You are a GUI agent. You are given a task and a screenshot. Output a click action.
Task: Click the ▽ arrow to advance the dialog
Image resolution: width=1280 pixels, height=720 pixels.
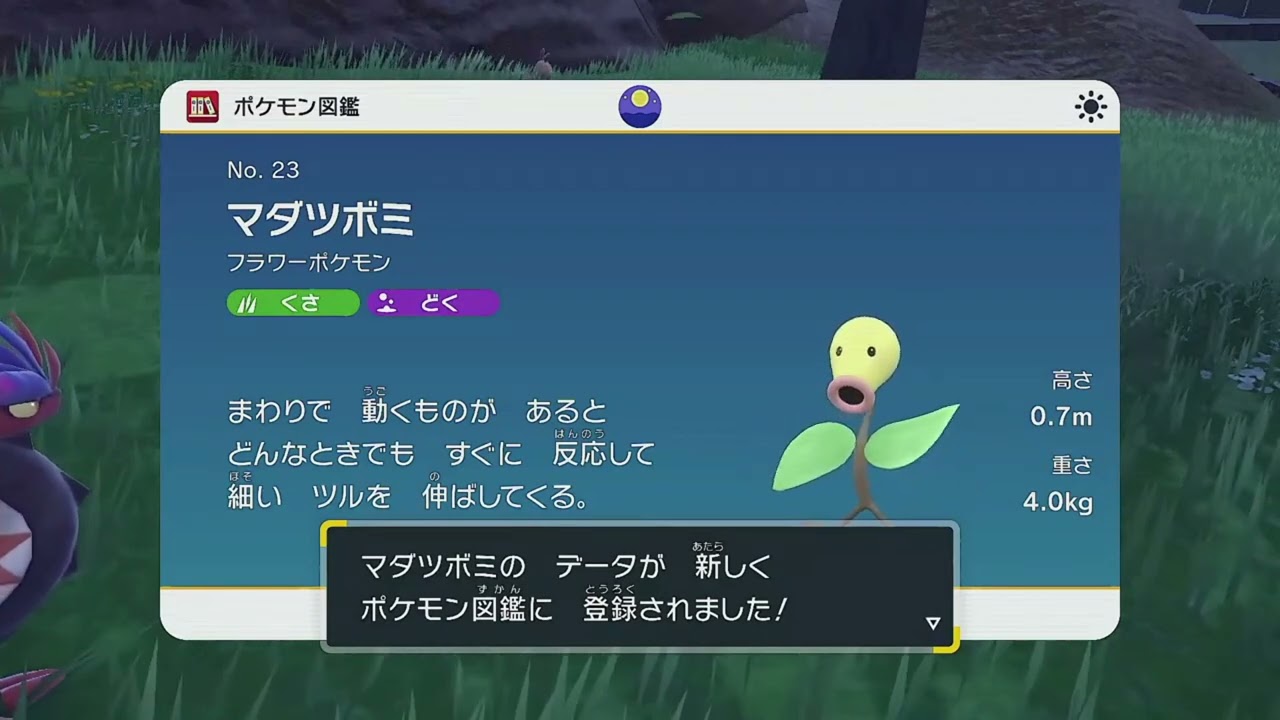click(933, 621)
